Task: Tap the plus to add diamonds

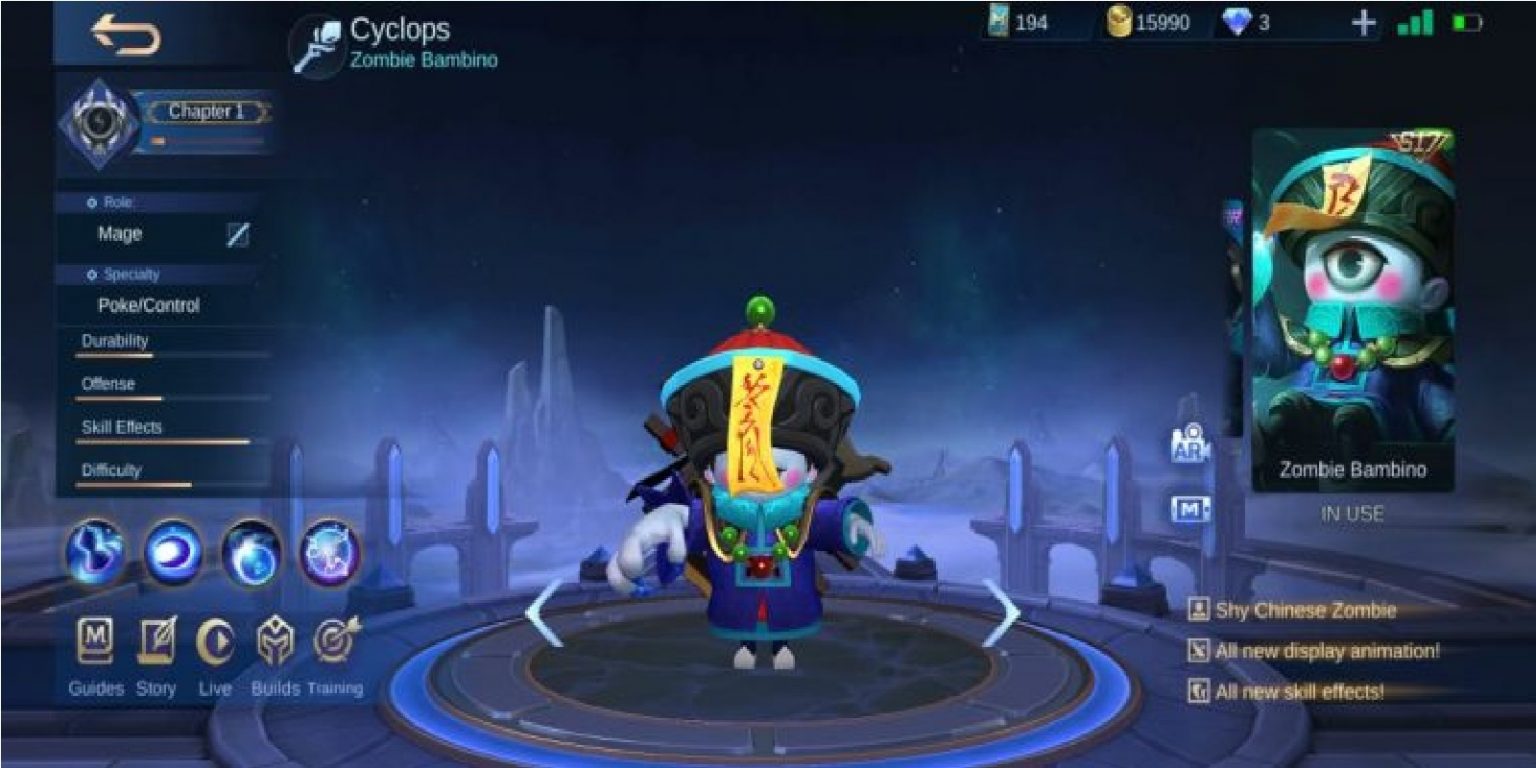Action: click(1364, 22)
